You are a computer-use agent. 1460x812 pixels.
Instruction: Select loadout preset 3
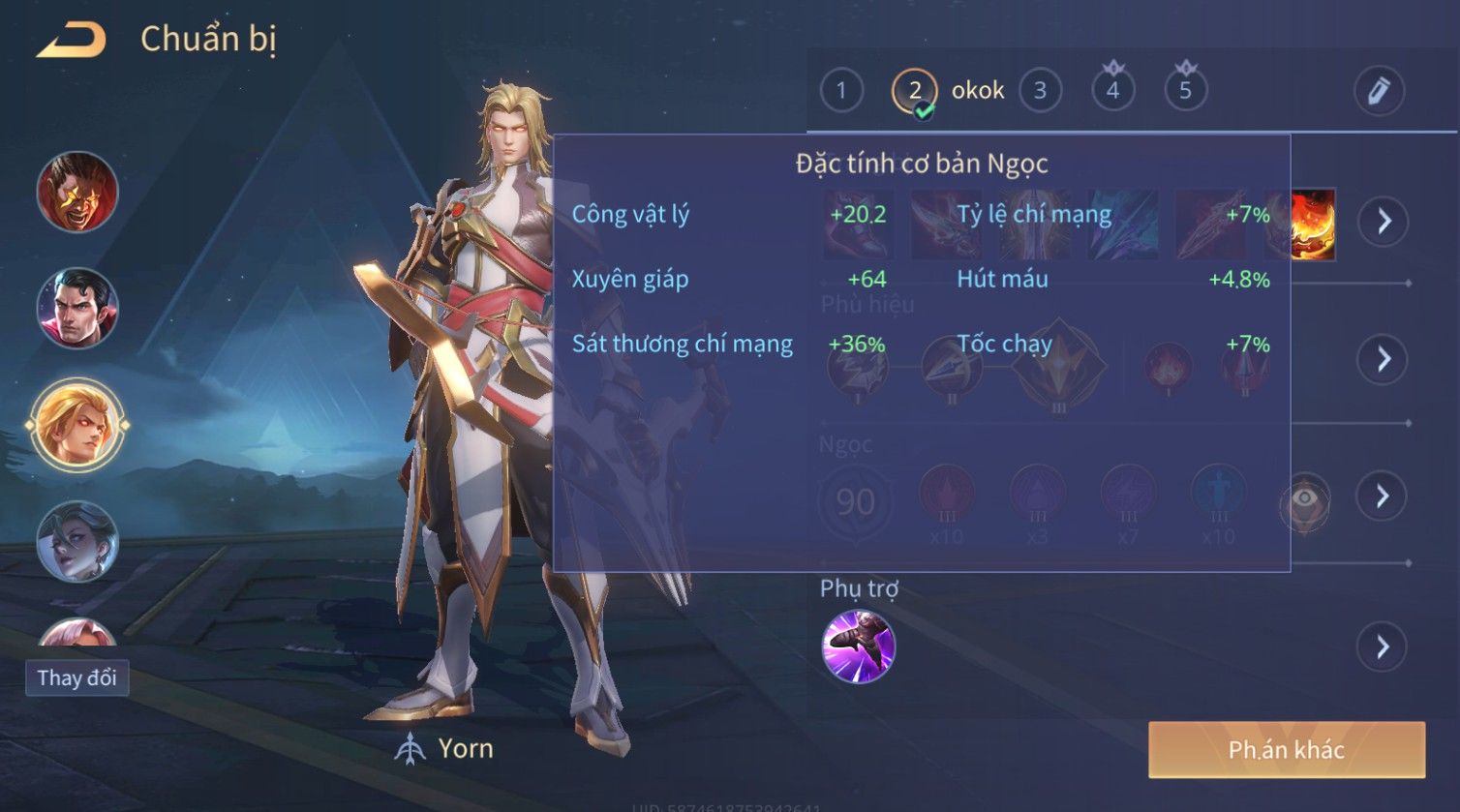pyautogui.click(x=1040, y=91)
